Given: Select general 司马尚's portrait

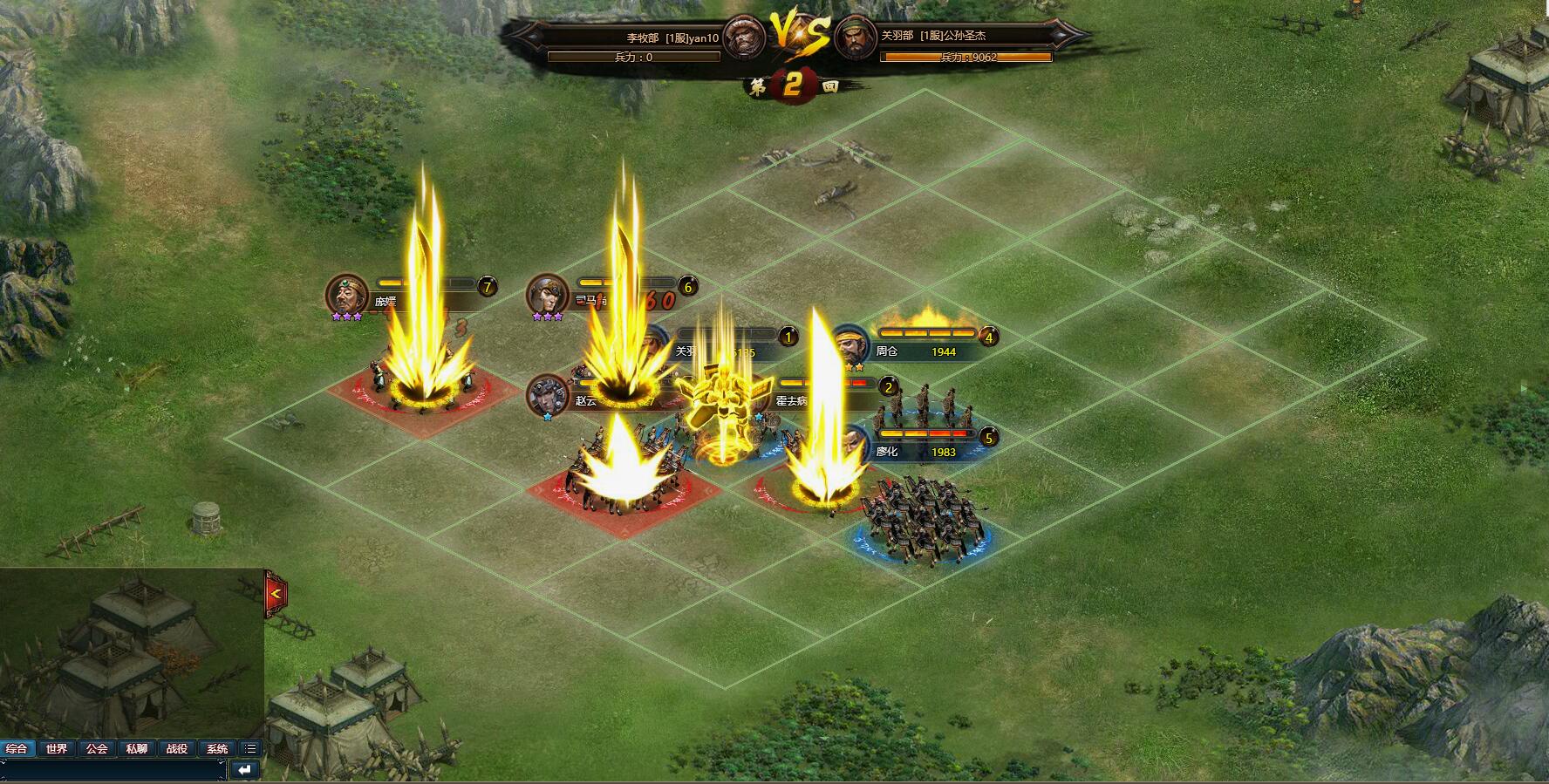Looking at the screenshot, I should click(x=548, y=295).
